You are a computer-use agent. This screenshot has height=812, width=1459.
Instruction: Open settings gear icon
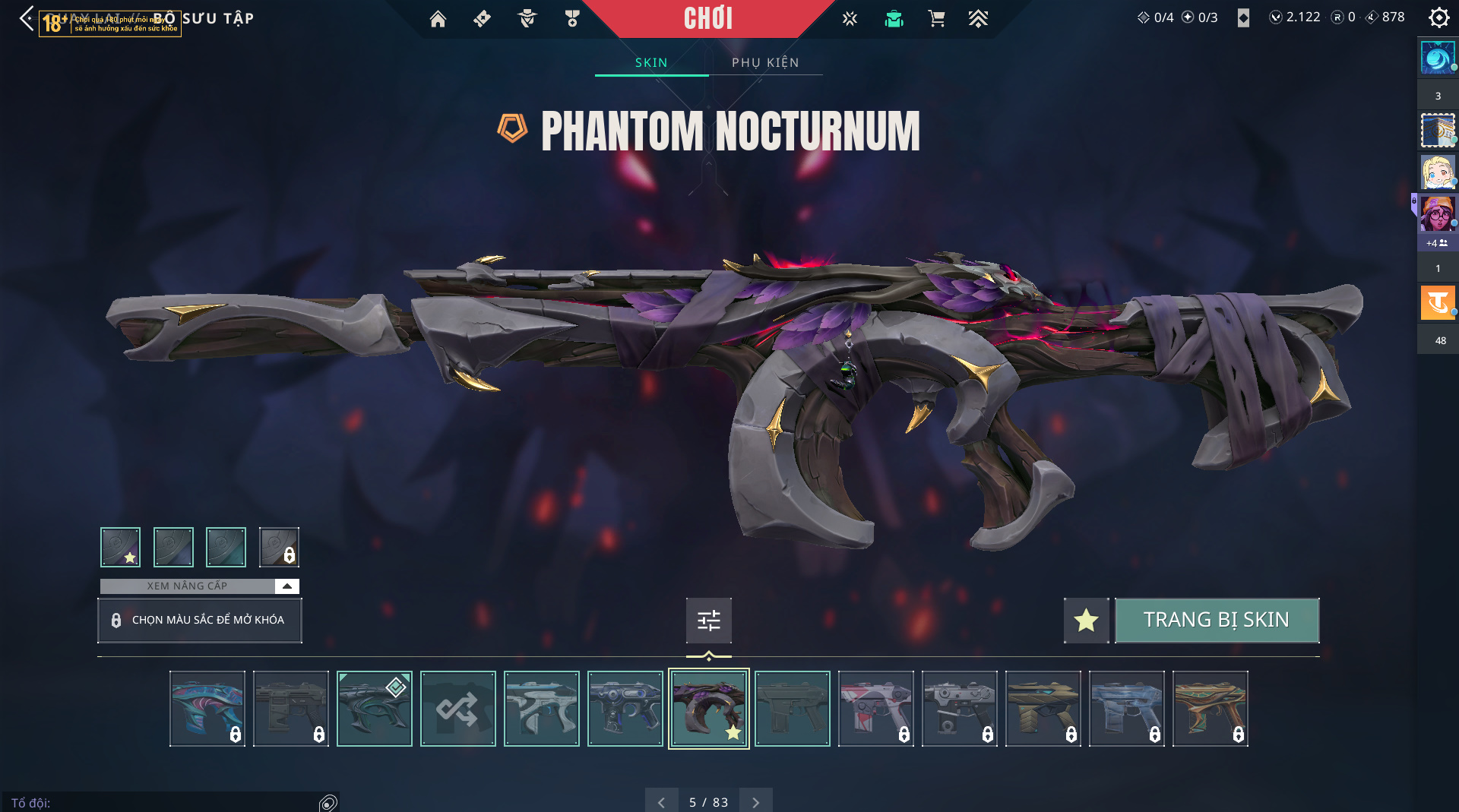[1438, 17]
